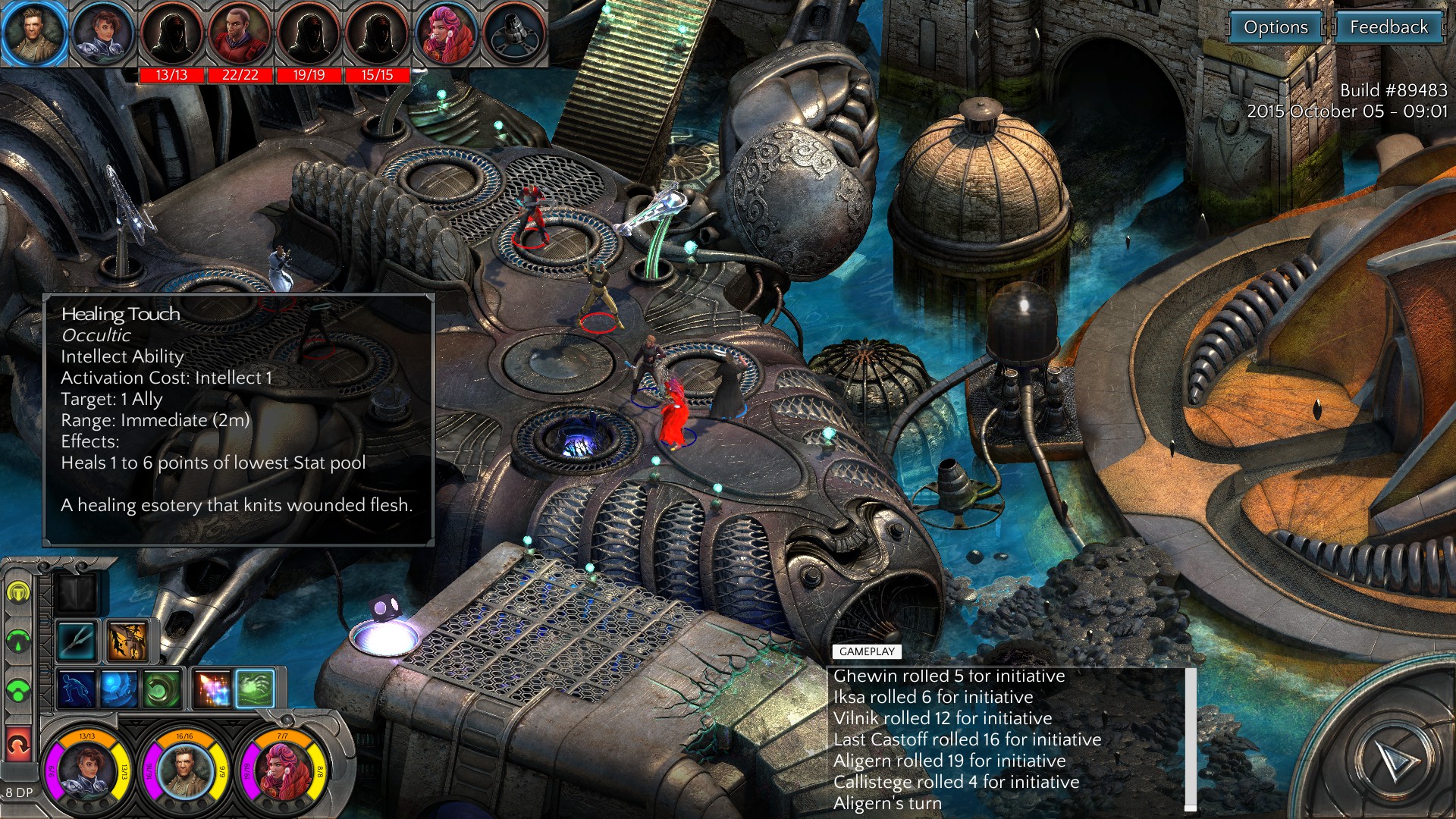1456x819 pixels.
Task: Click the combat log scrollbar
Action: click(1191, 738)
